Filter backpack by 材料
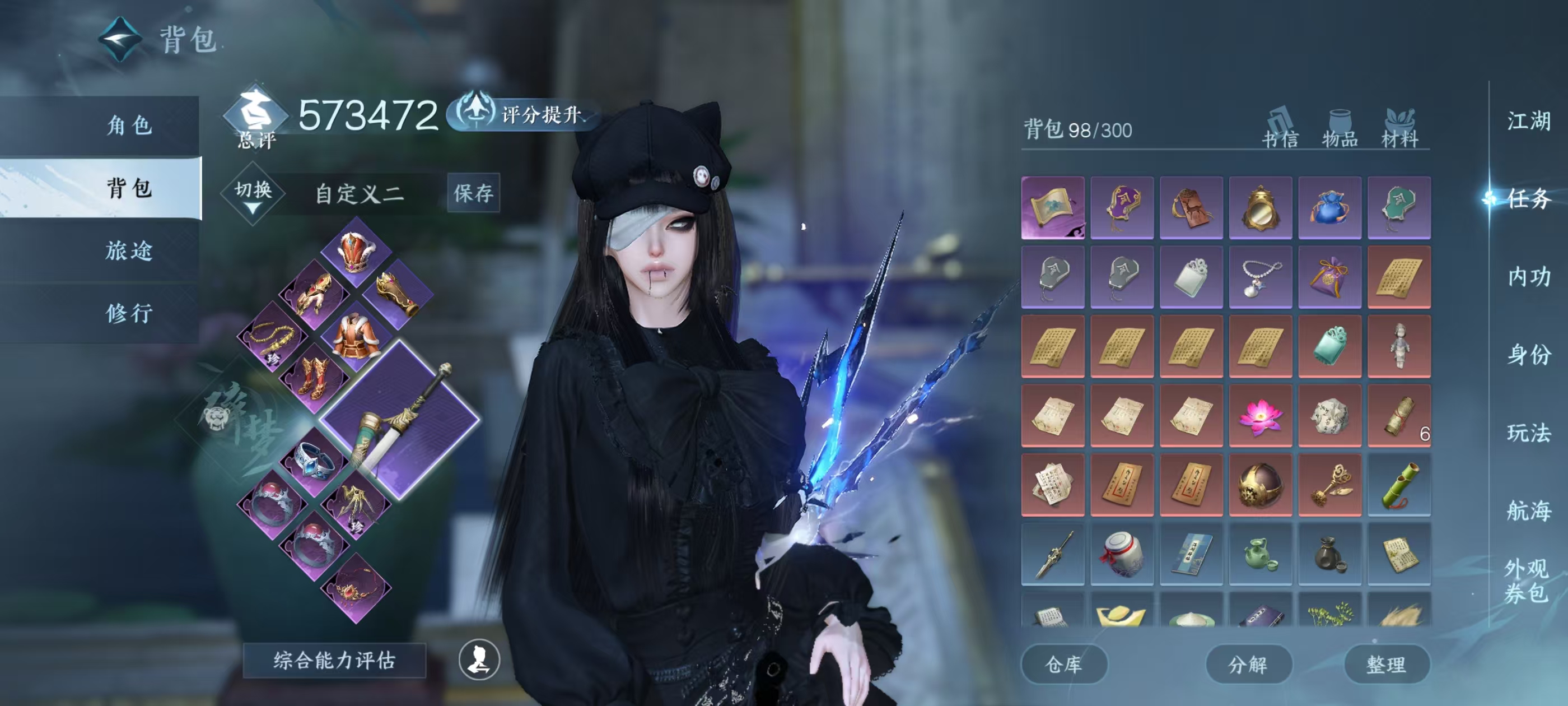Image resolution: width=1568 pixels, height=706 pixels. pos(1399,129)
